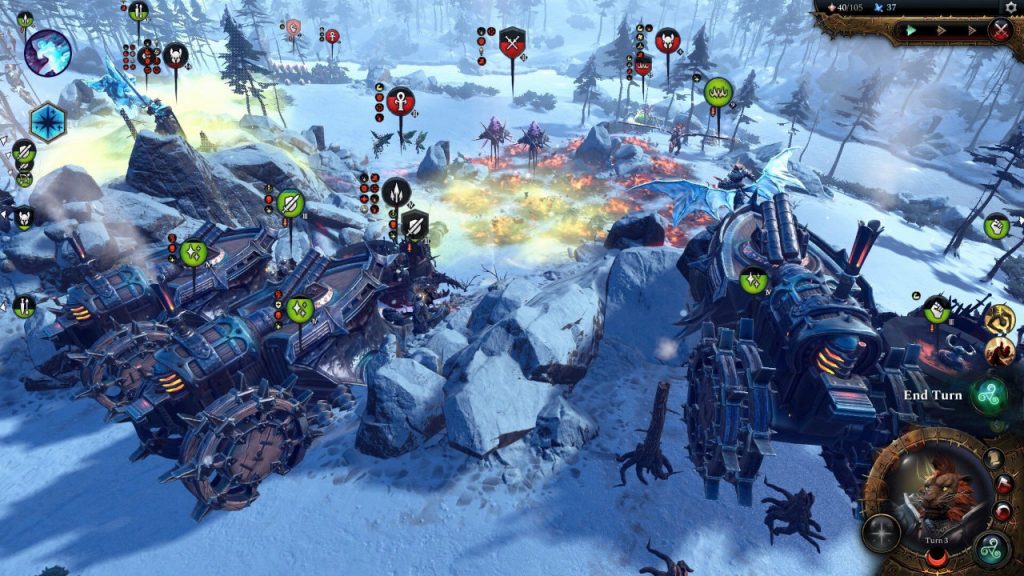This screenshot has width=1024, height=576.
Task: Select the red crossed-swords shield unit marker
Action: [x=513, y=43]
